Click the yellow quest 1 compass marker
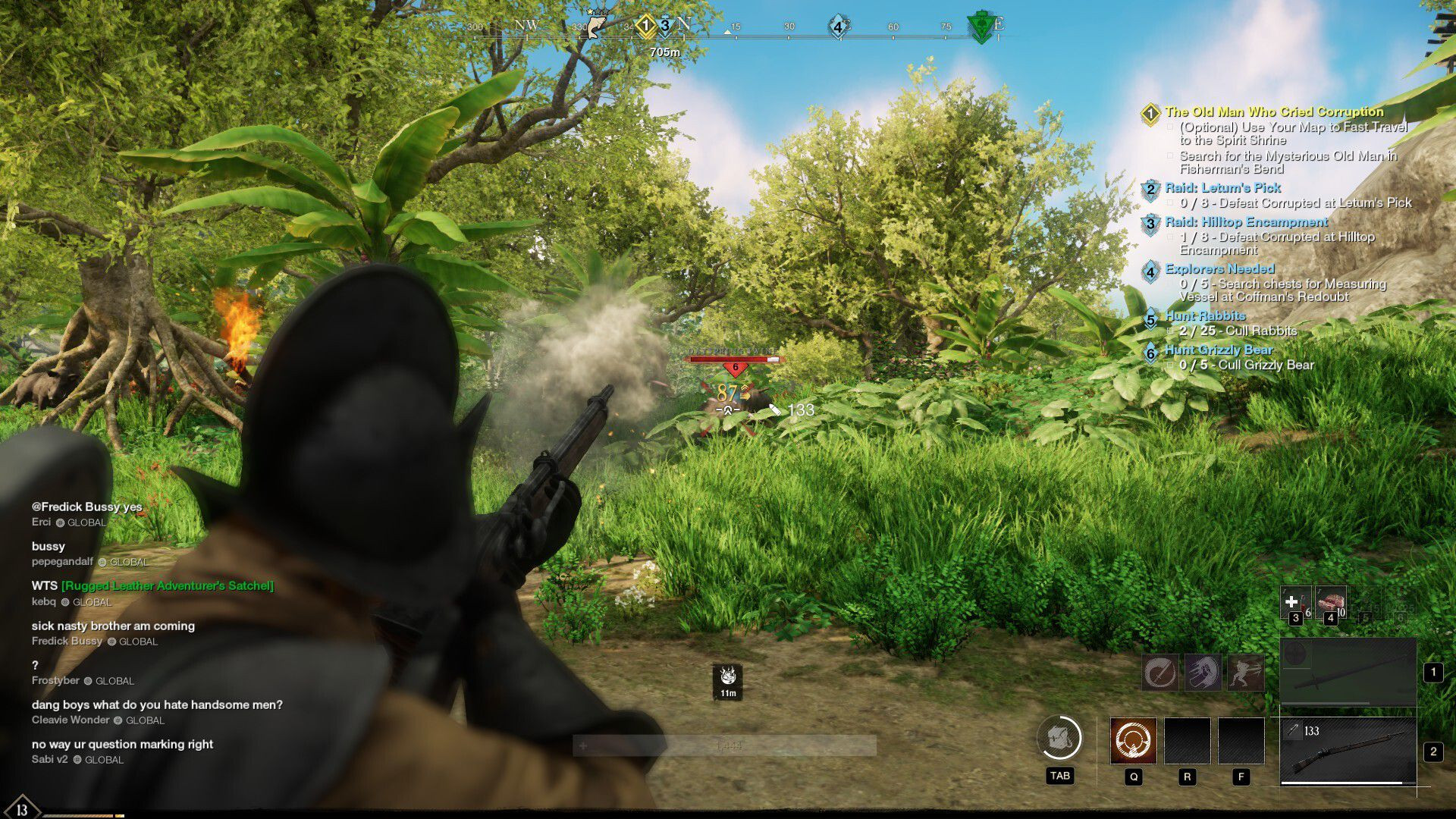The image size is (1456, 819). (x=645, y=27)
